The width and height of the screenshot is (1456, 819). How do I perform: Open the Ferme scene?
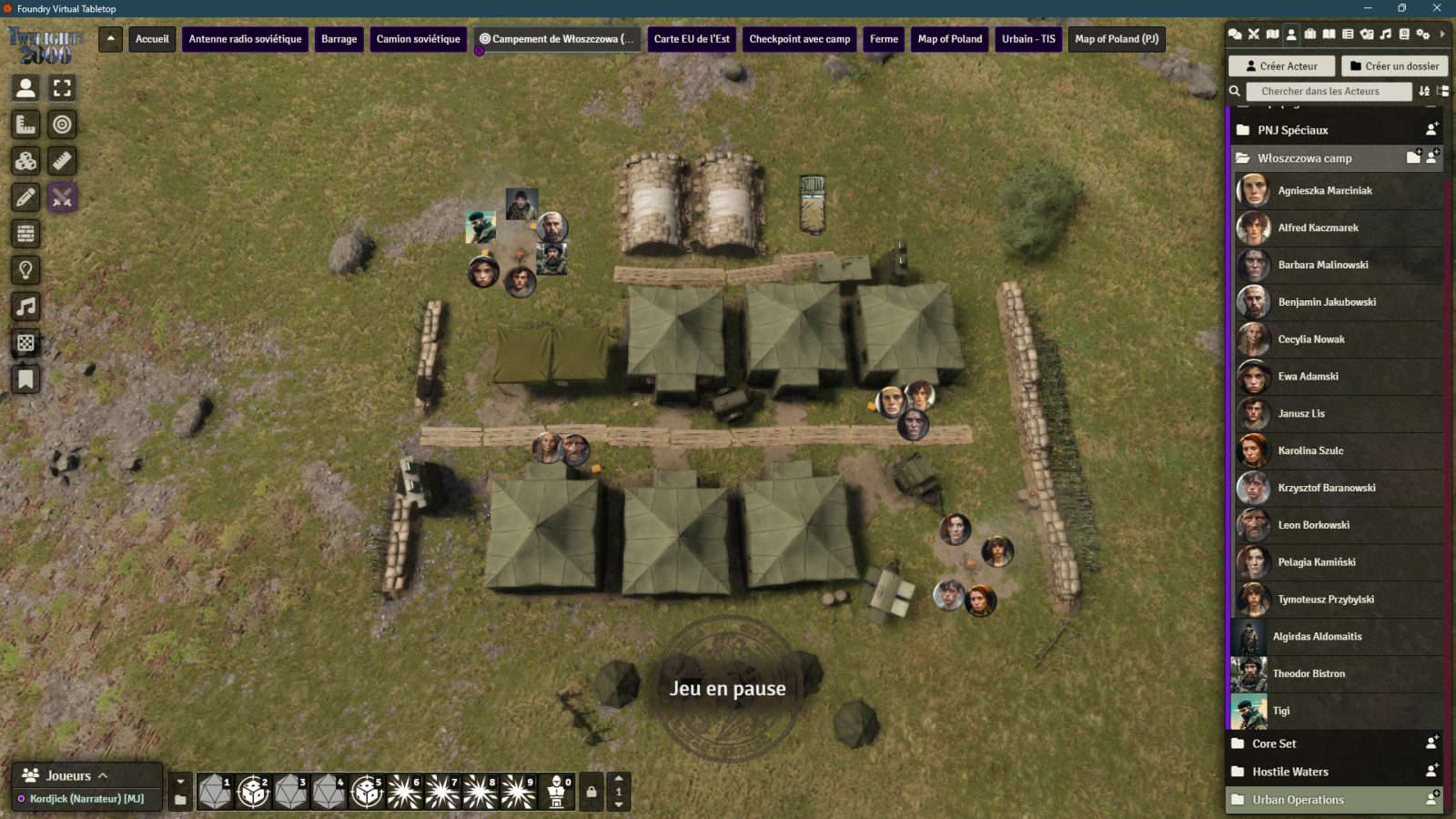point(884,39)
